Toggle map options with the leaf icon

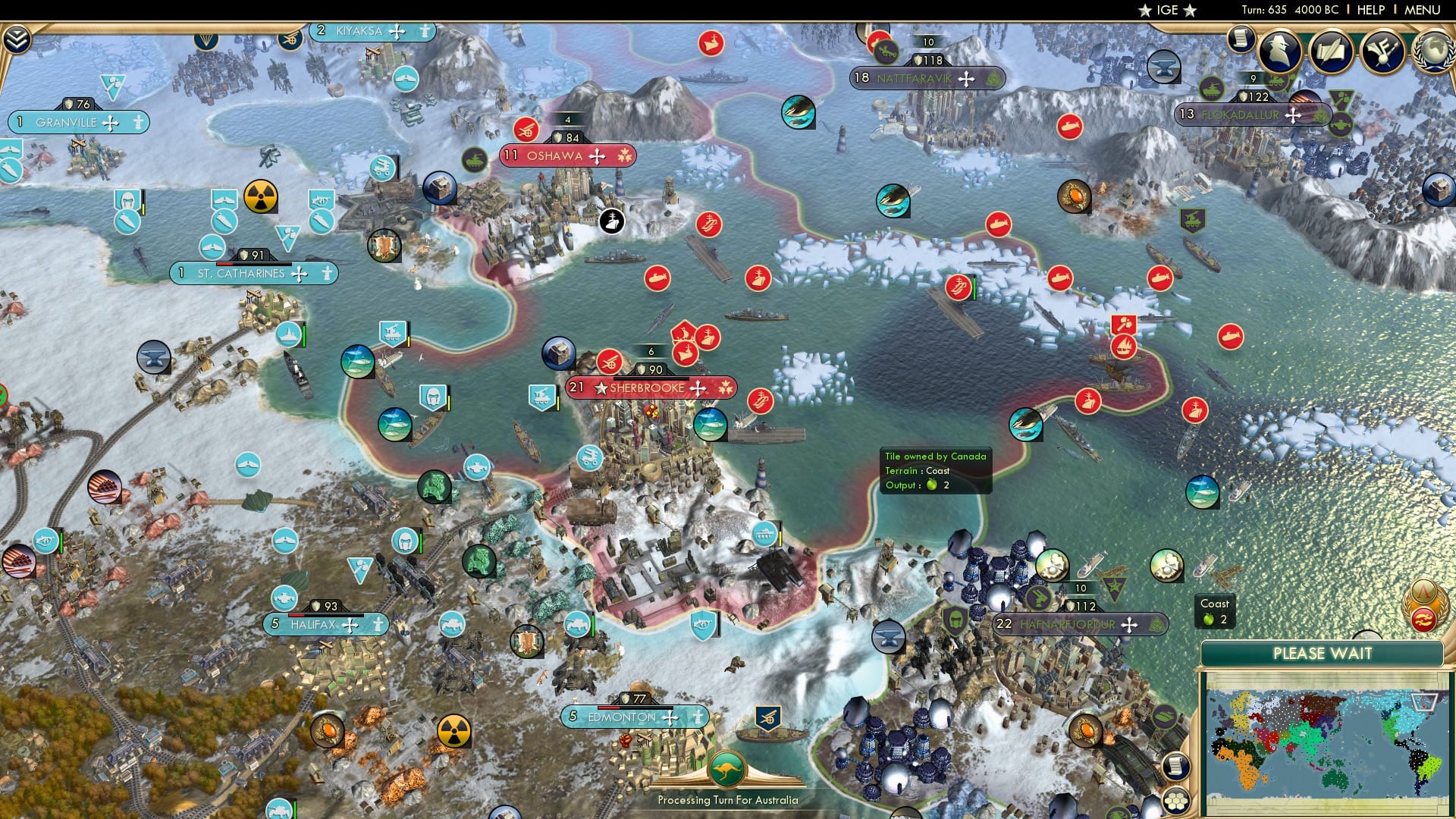(x=1166, y=716)
